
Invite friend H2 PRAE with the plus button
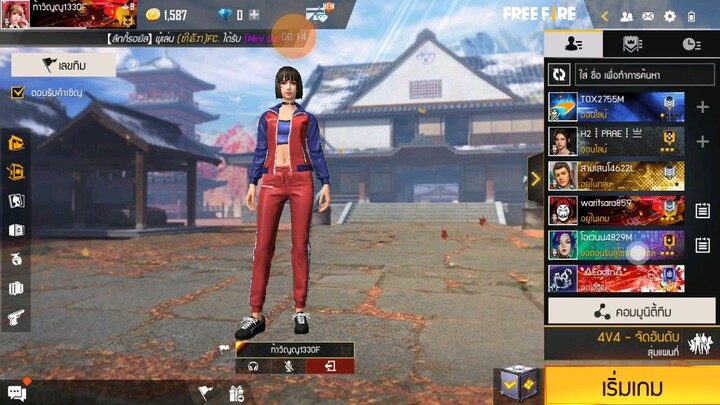pyautogui.click(x=702, y=141)
